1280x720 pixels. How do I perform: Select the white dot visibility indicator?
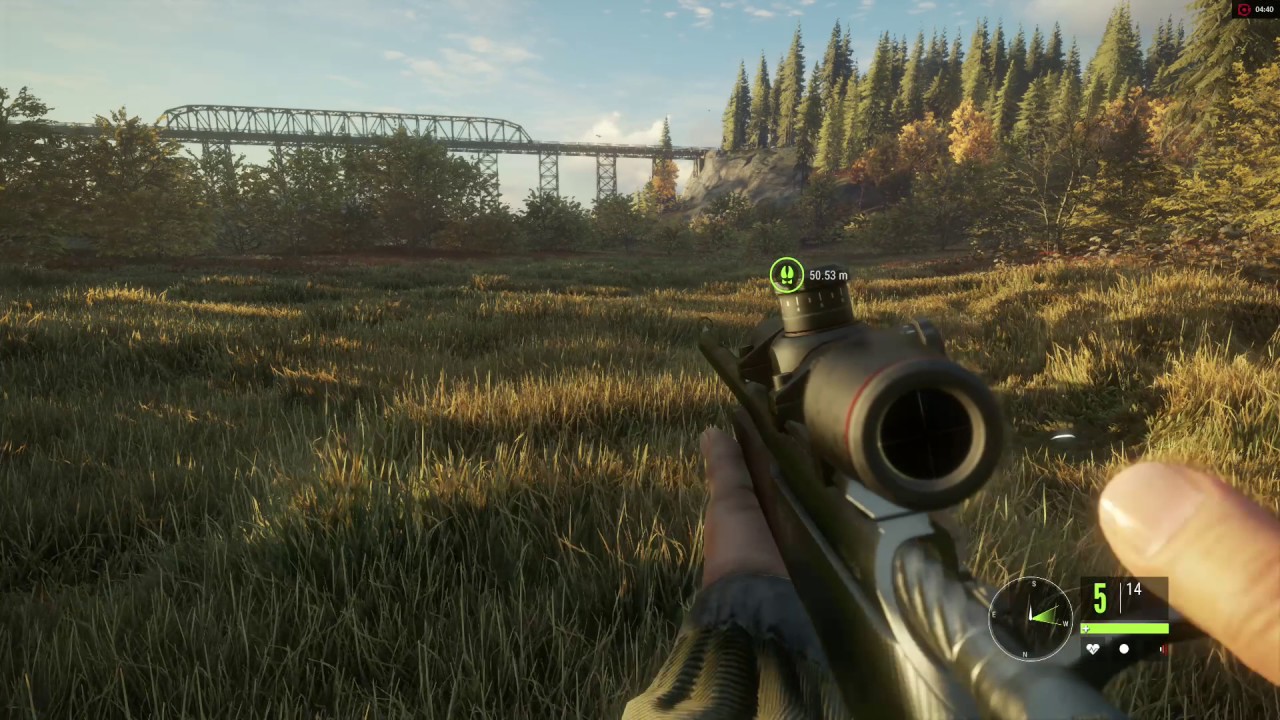(x=1124, y=649)
